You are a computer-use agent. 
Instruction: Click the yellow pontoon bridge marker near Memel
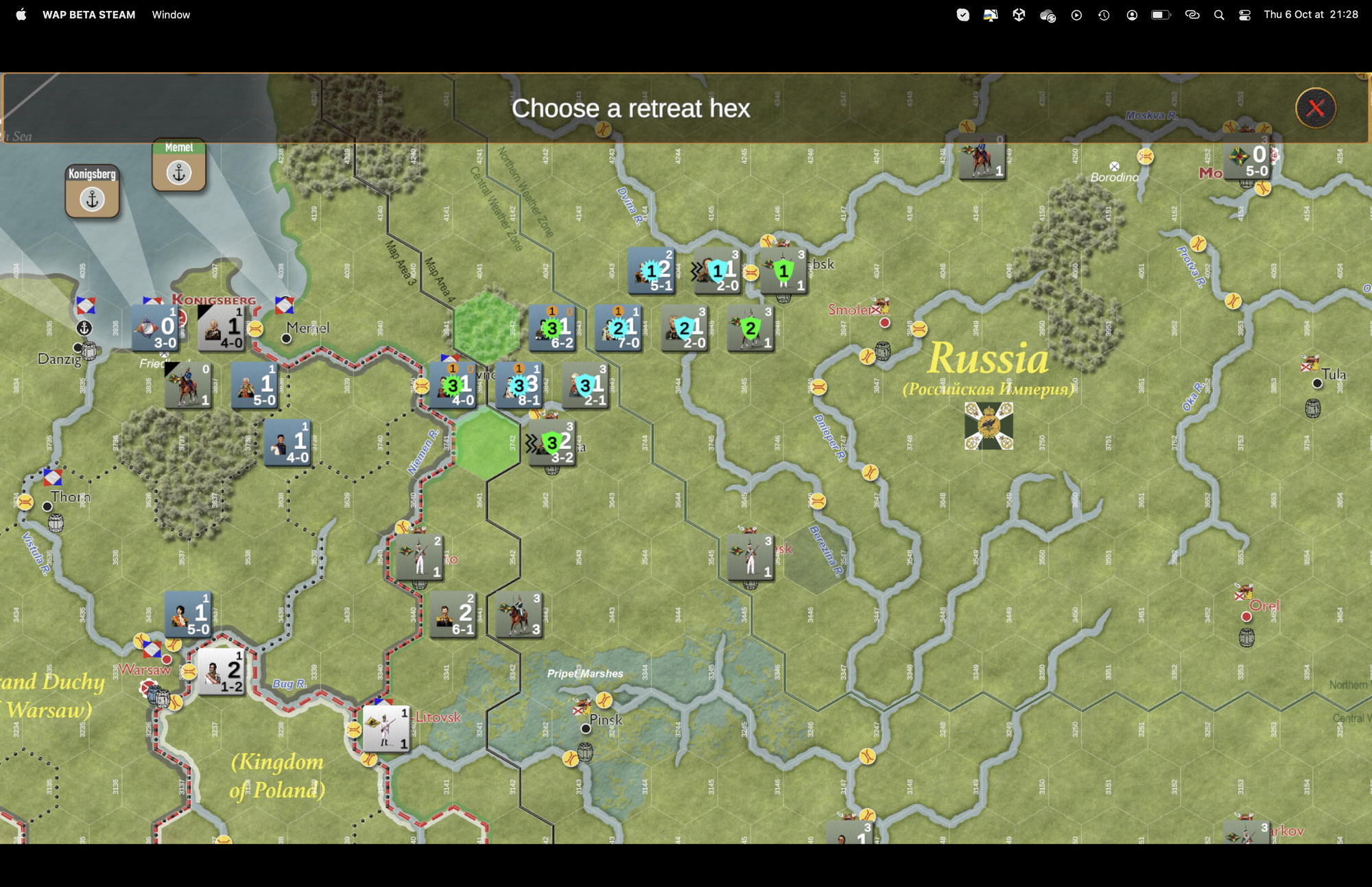tap(254, 327)
